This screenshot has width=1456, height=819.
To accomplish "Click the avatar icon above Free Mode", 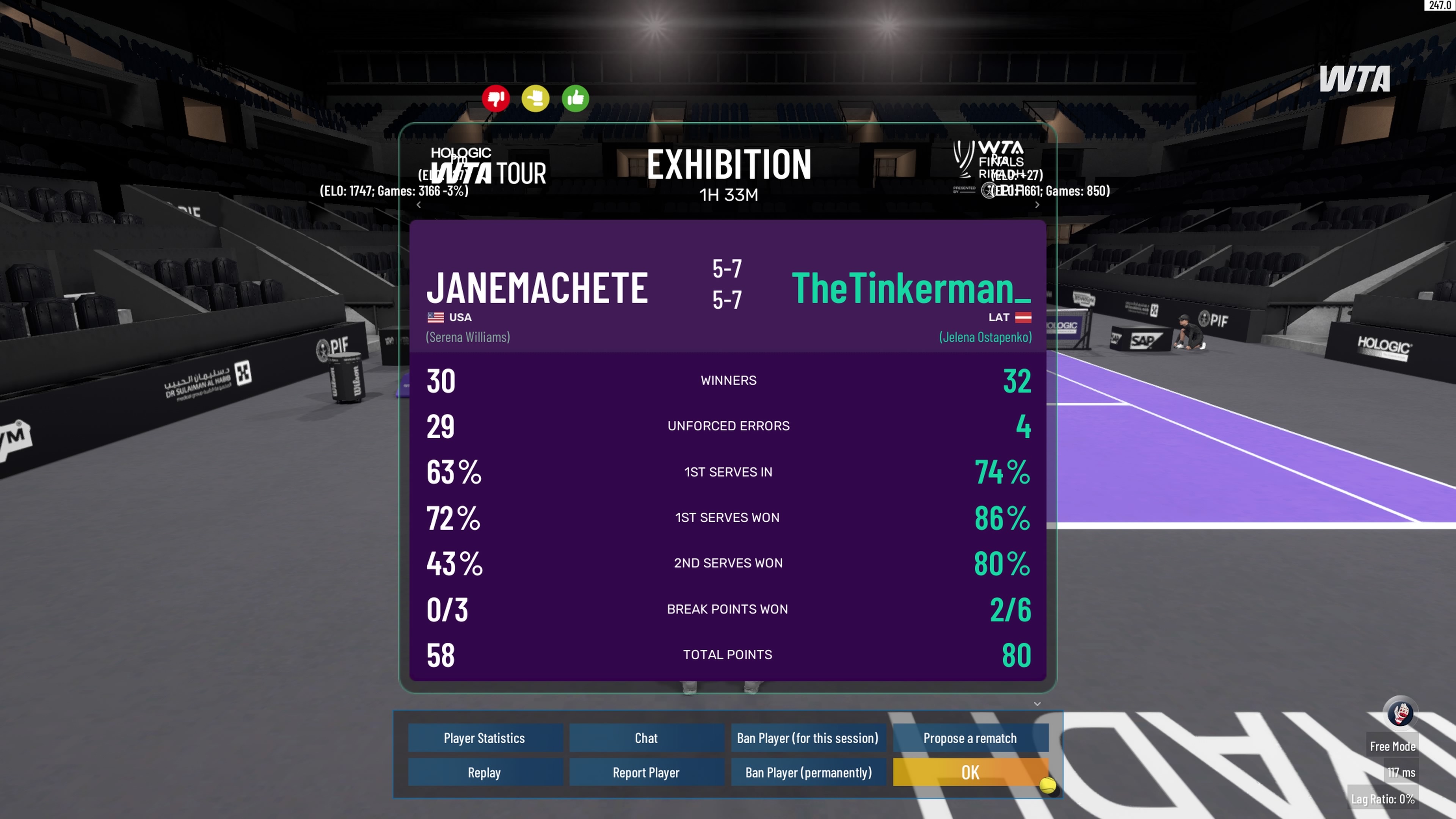I will (1401, 713).
